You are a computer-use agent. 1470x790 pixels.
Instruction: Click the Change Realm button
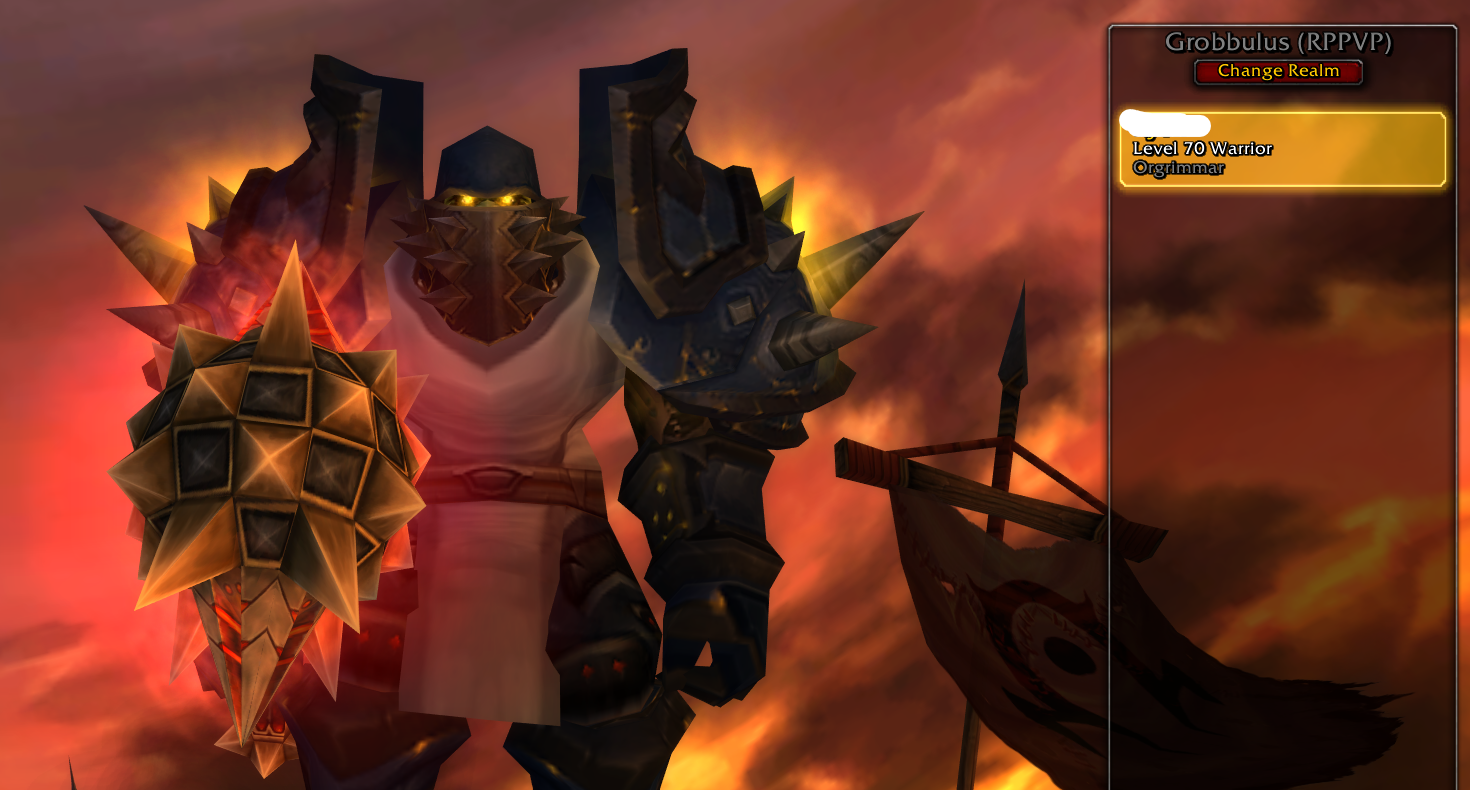pos(1277,70)
